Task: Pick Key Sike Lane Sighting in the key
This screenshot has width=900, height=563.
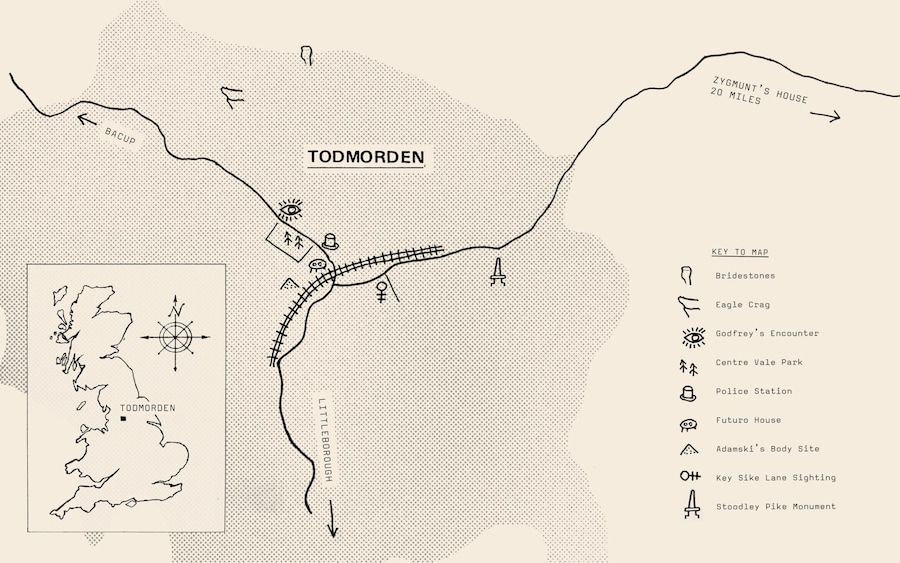Action: pyautogui.click(x=775, y=478)
